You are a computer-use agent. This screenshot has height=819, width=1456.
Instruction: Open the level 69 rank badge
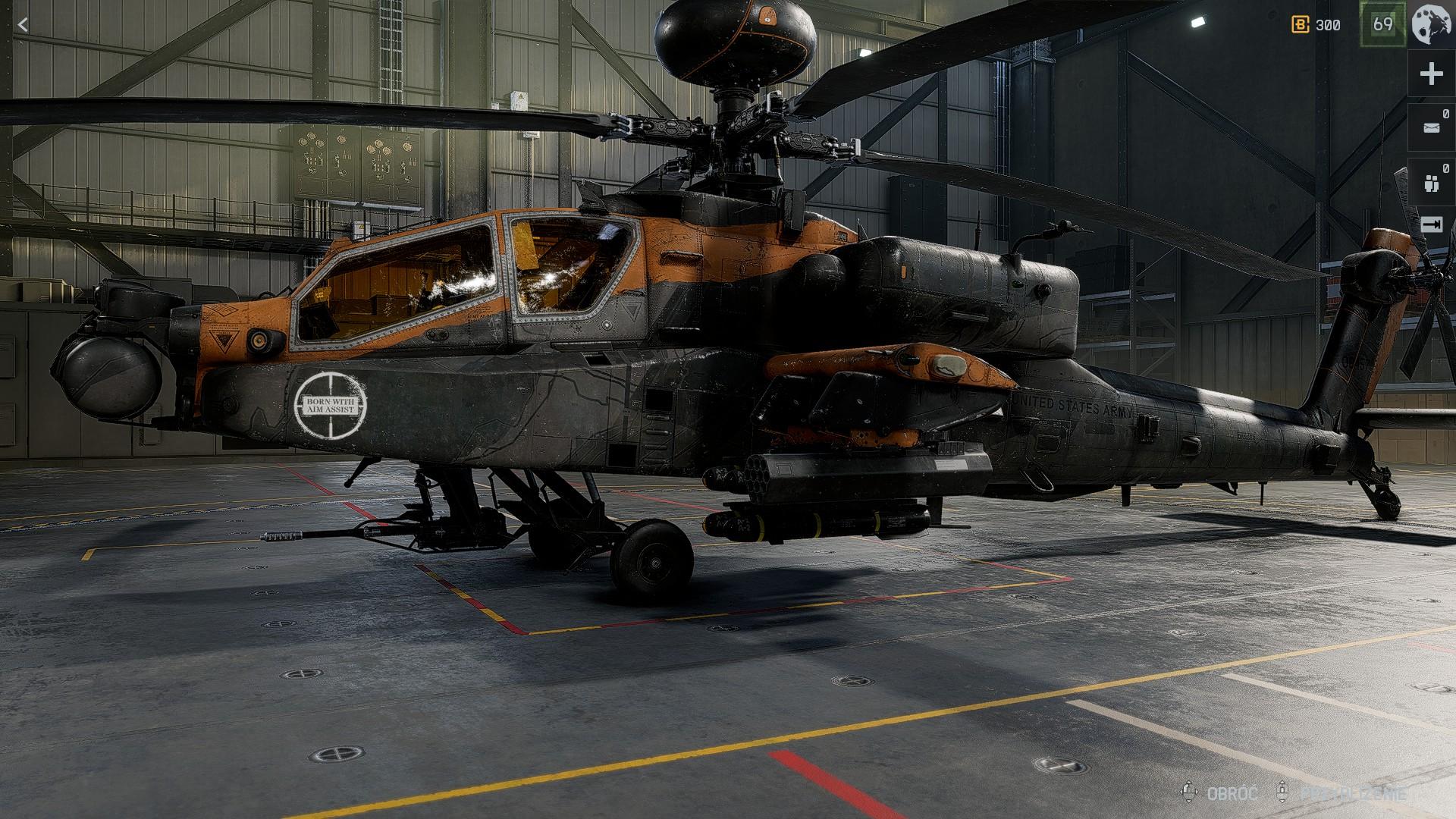[x=1382, y=24]
